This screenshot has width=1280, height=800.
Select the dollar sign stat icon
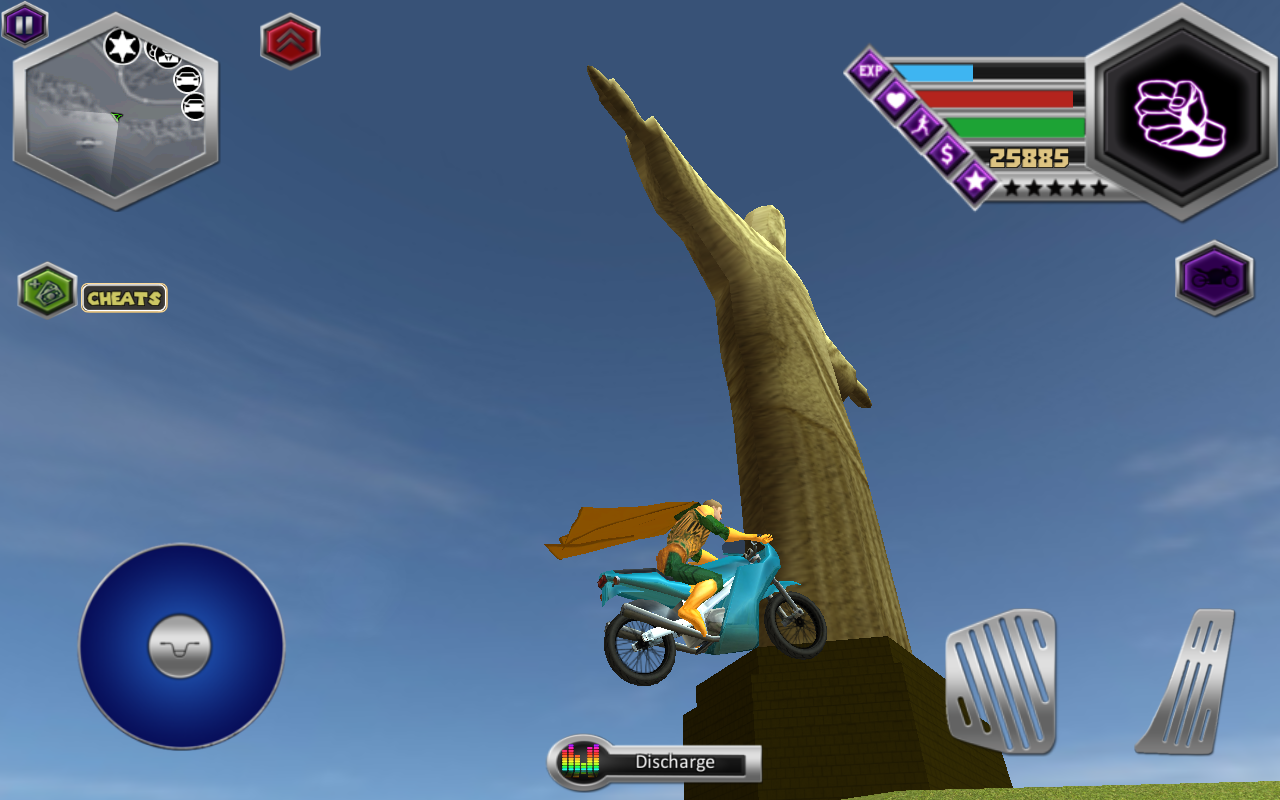point(947,154)
